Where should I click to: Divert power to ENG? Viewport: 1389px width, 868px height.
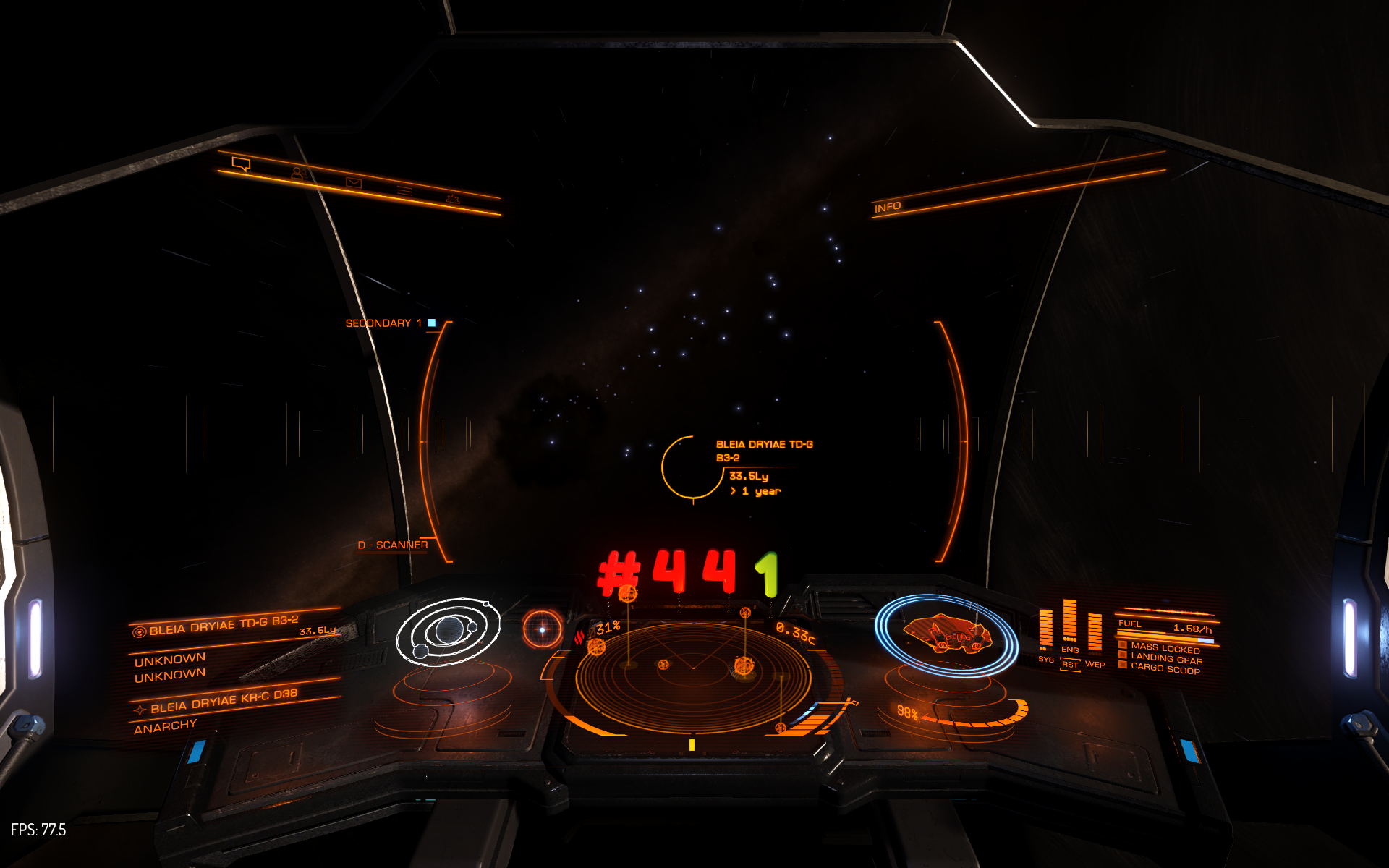pos(1070,650)
